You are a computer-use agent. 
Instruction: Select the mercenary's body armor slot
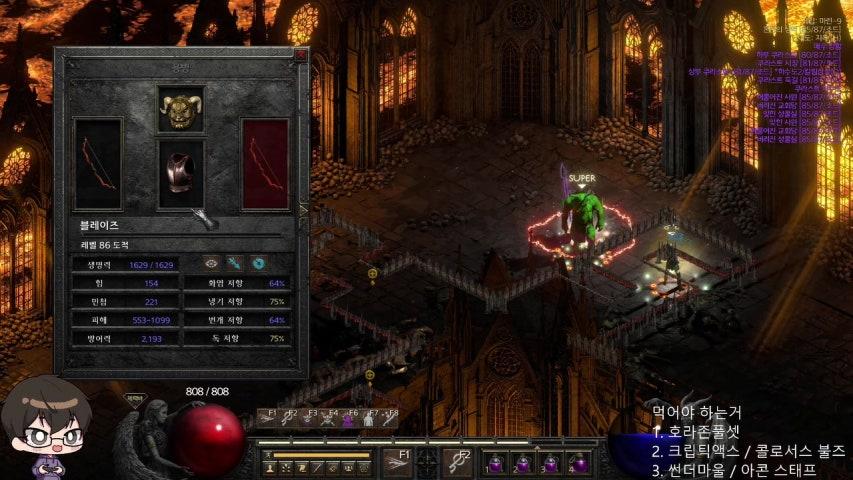click(181, 174)
